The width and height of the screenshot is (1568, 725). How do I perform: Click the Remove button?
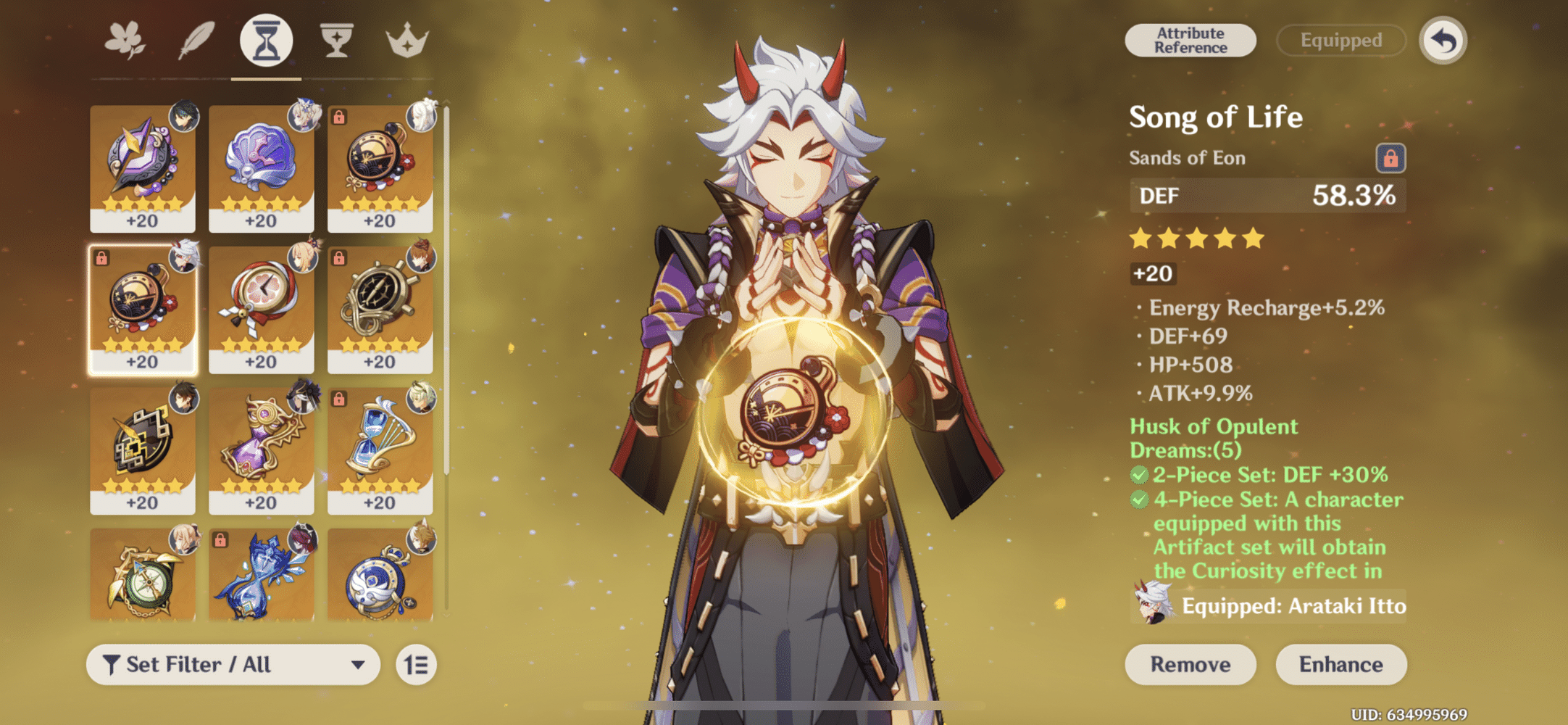[1190, 664]
